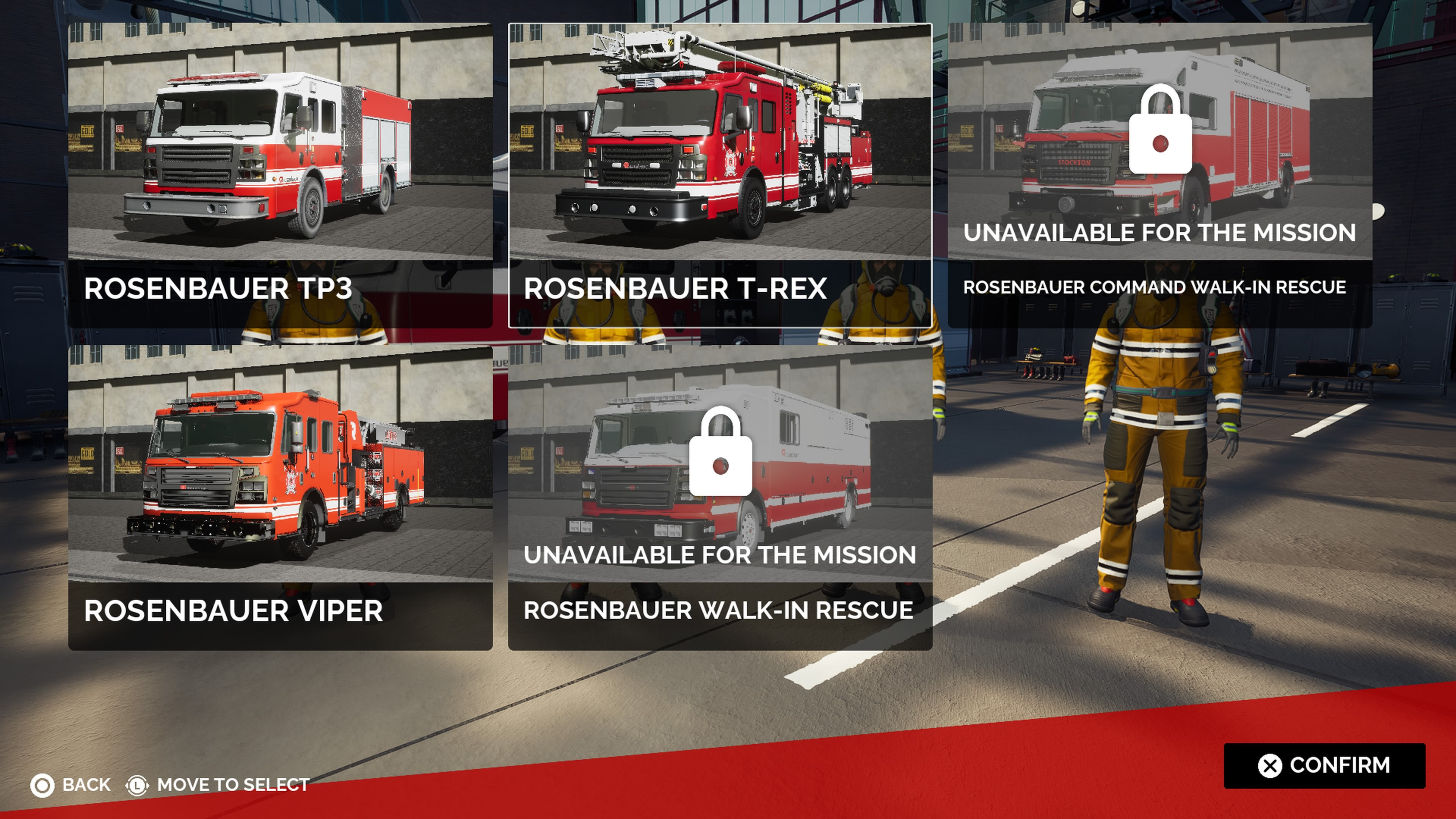
Task: Choose the Rosenbauer T-Rex ladder truck
Action: click(720, 175)
